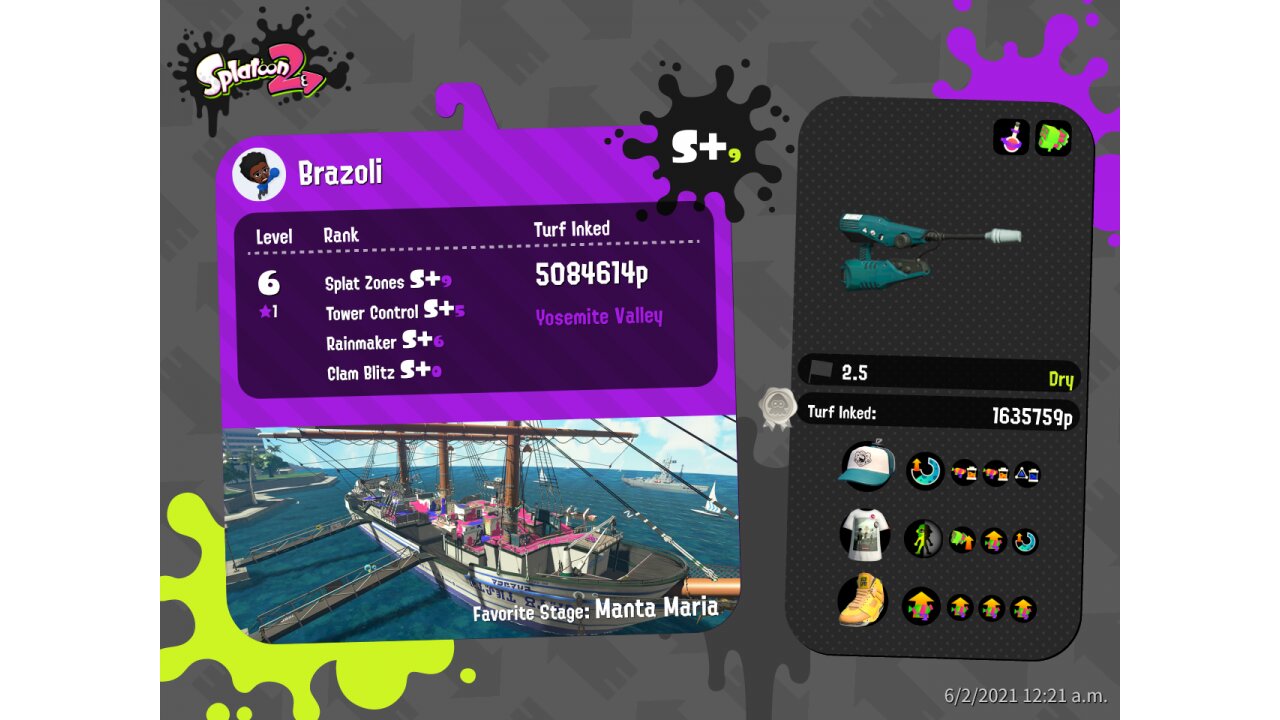This screenshot has height=720, width=1280.
Task: Choose the white graphic t-shirt
Action: [x=865, y=535]
